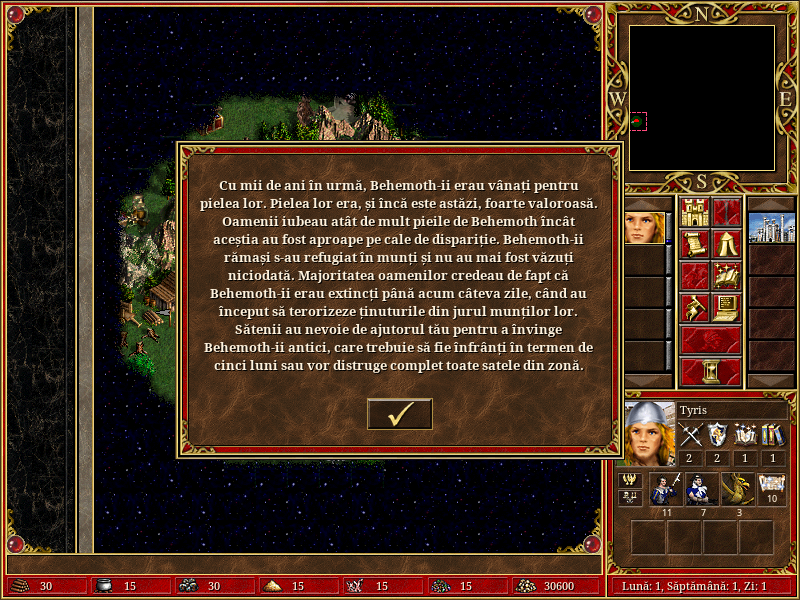Open the Kingdom Overview castle button
800x600 pixels.
pyautogui.click(x=694, y=212)
